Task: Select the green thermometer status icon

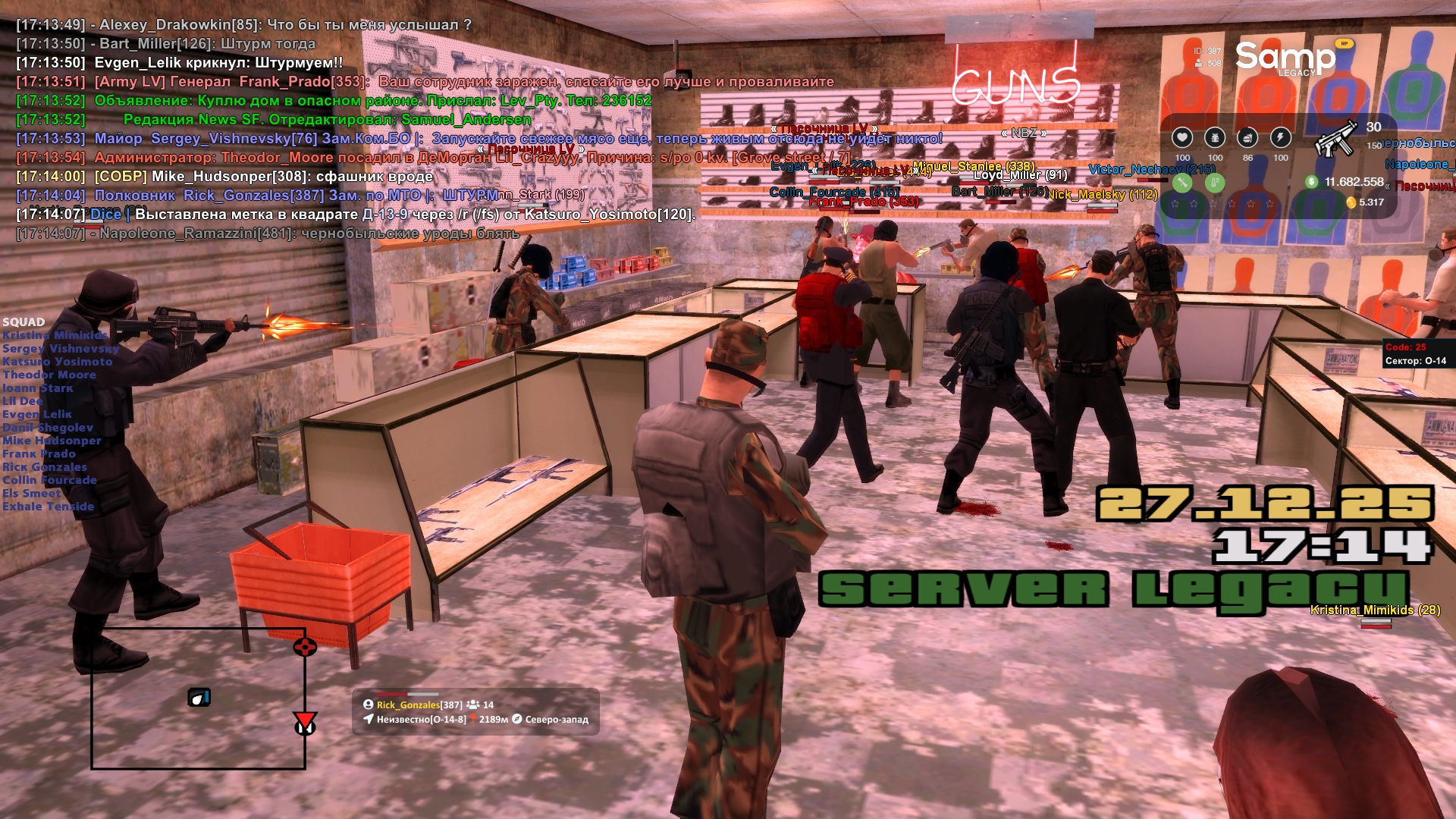Action: [1215, 182]
